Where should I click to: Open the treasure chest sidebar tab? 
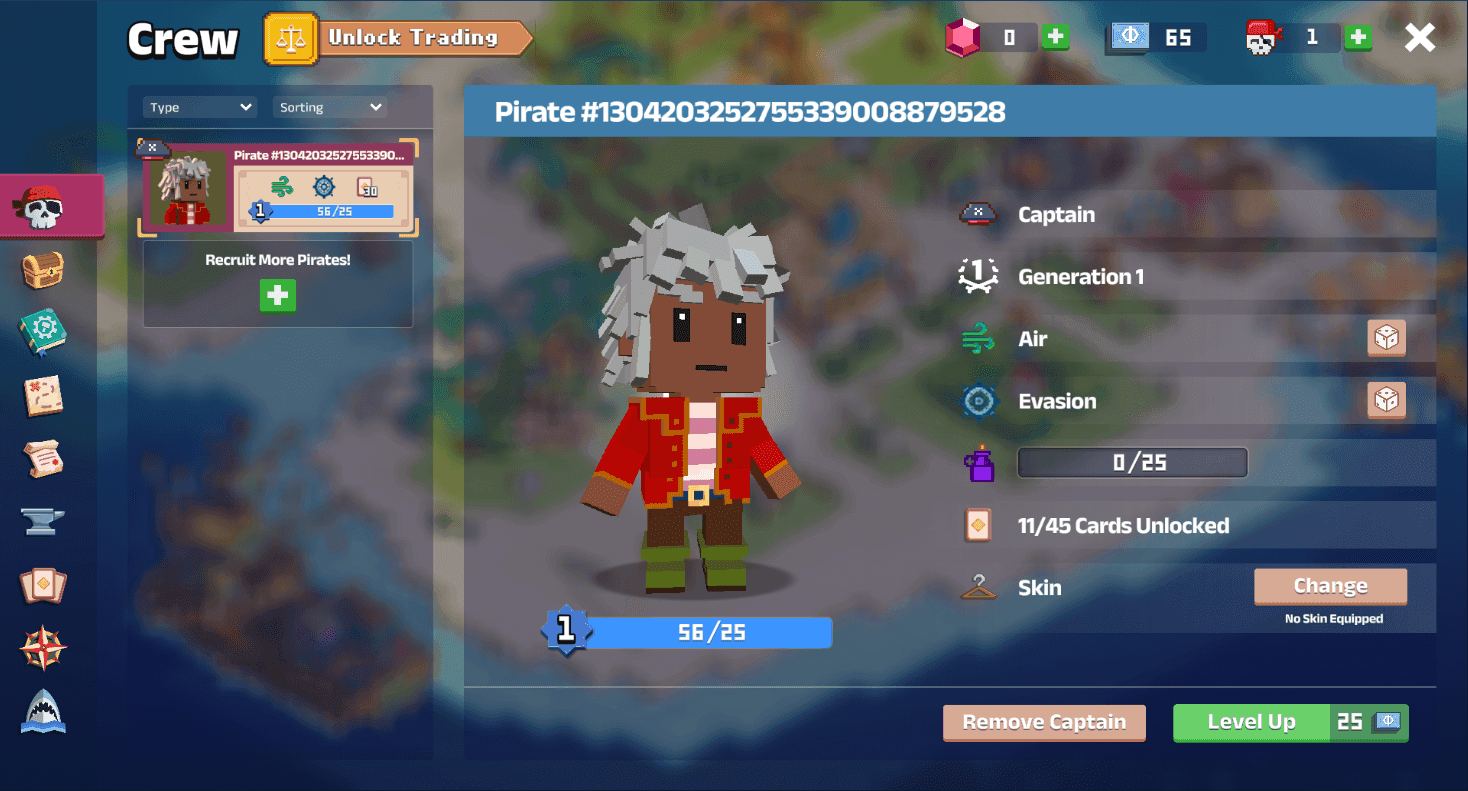pyautogui.click(x=43, y=270)
